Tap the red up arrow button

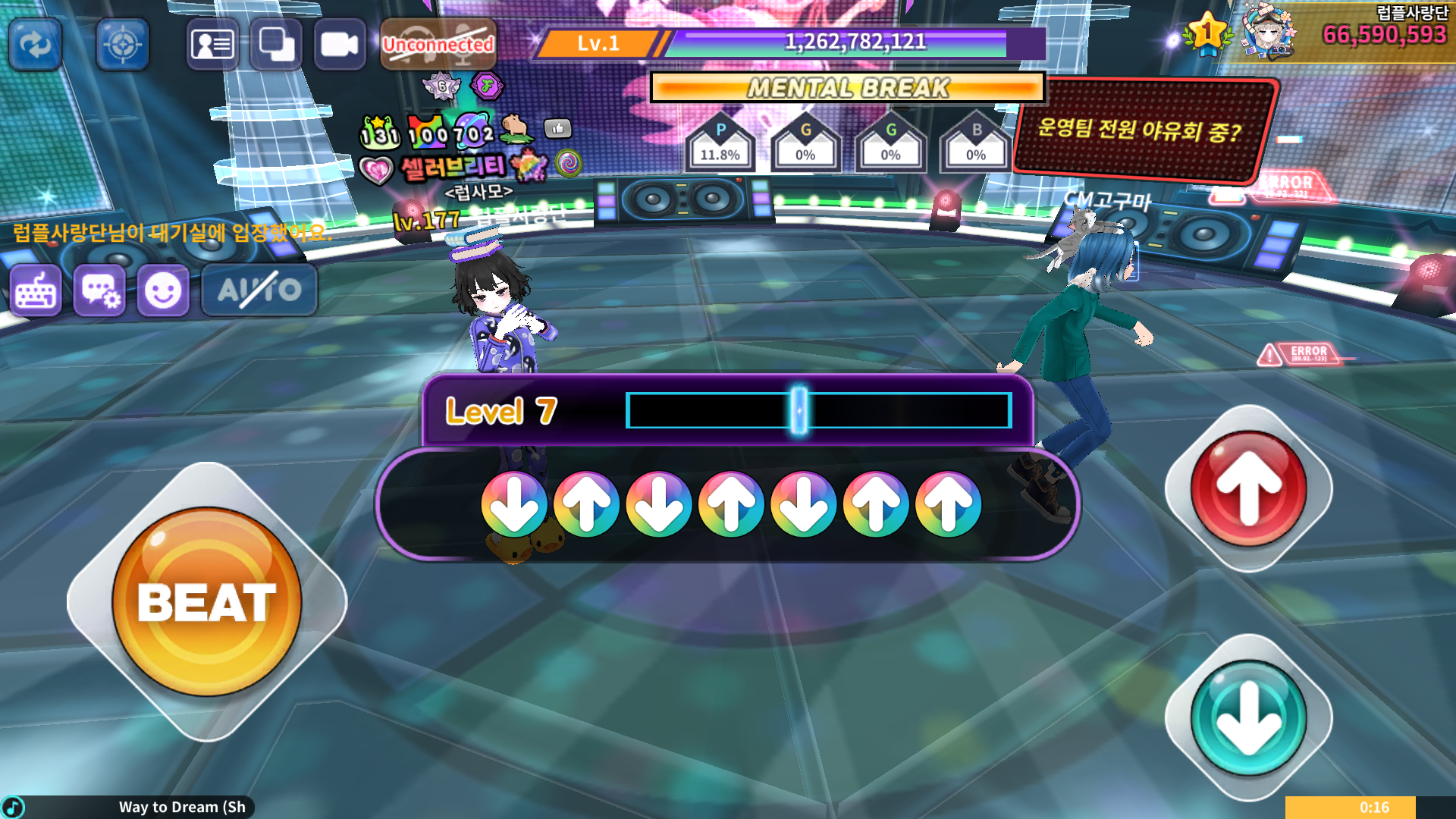(x=1248, y=489)
